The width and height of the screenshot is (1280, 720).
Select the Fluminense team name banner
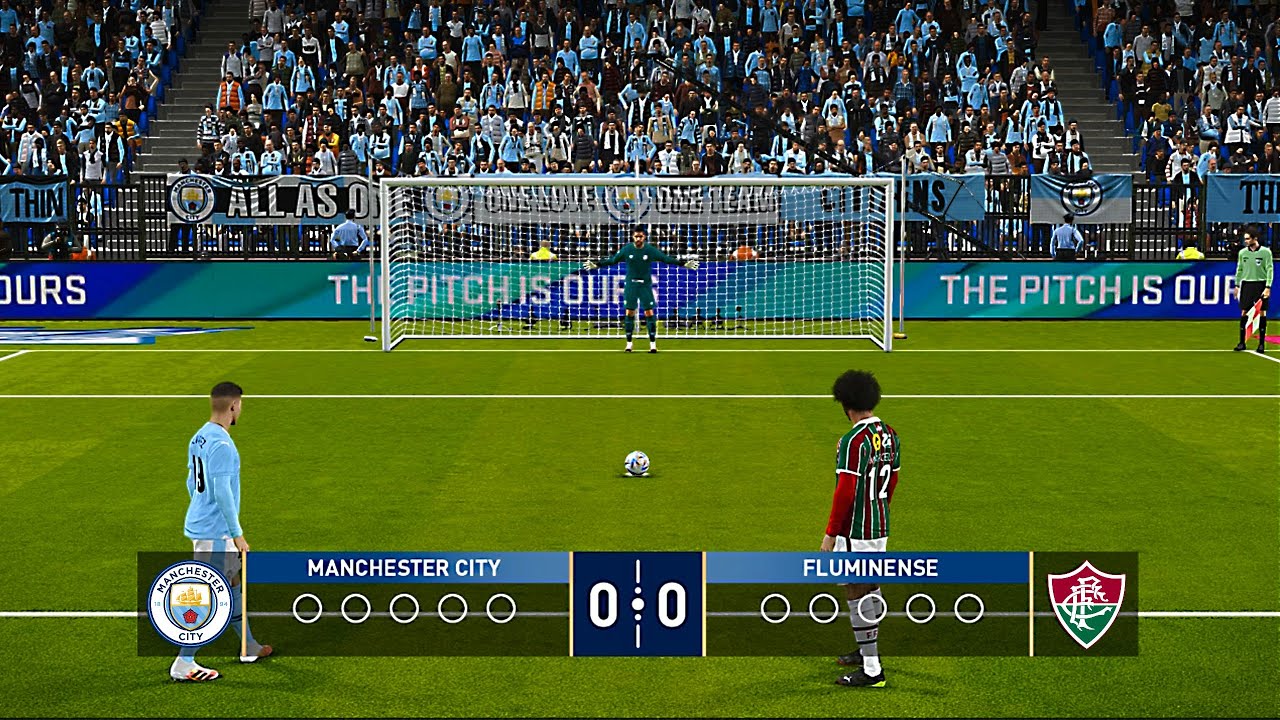tap(869, 568)
